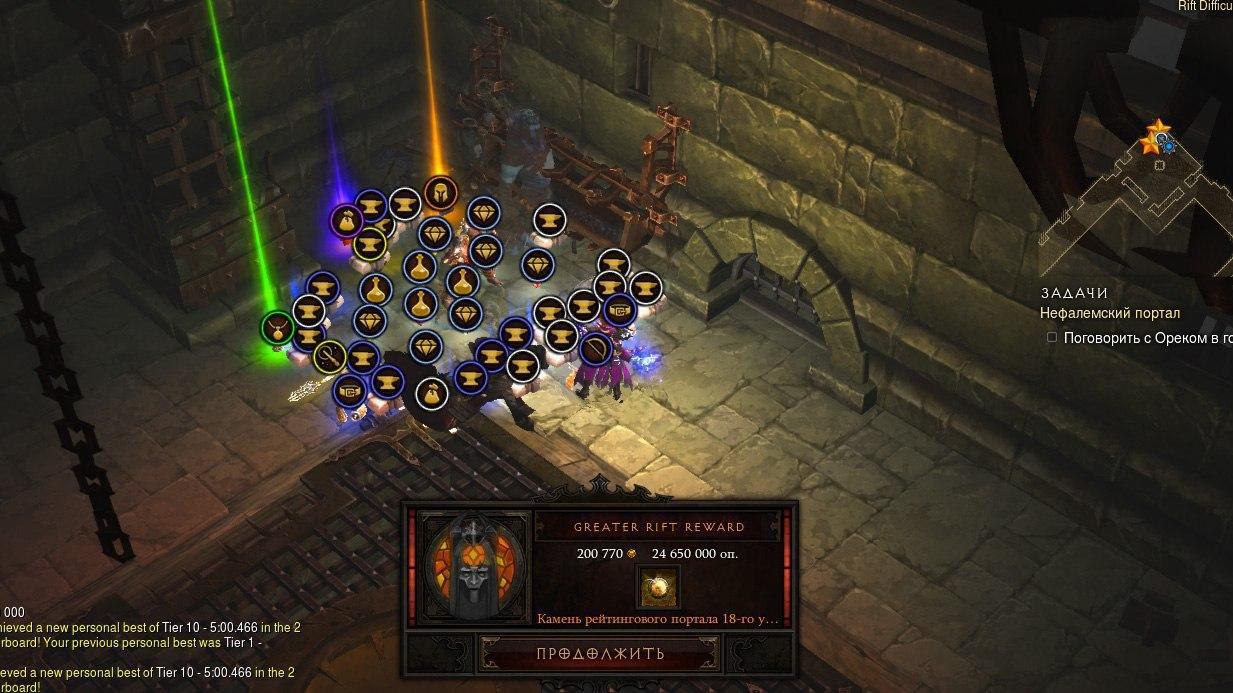Pick up the orange-ringed helmet loot icon
This screenshot has width=1233, height=693.
439,192
